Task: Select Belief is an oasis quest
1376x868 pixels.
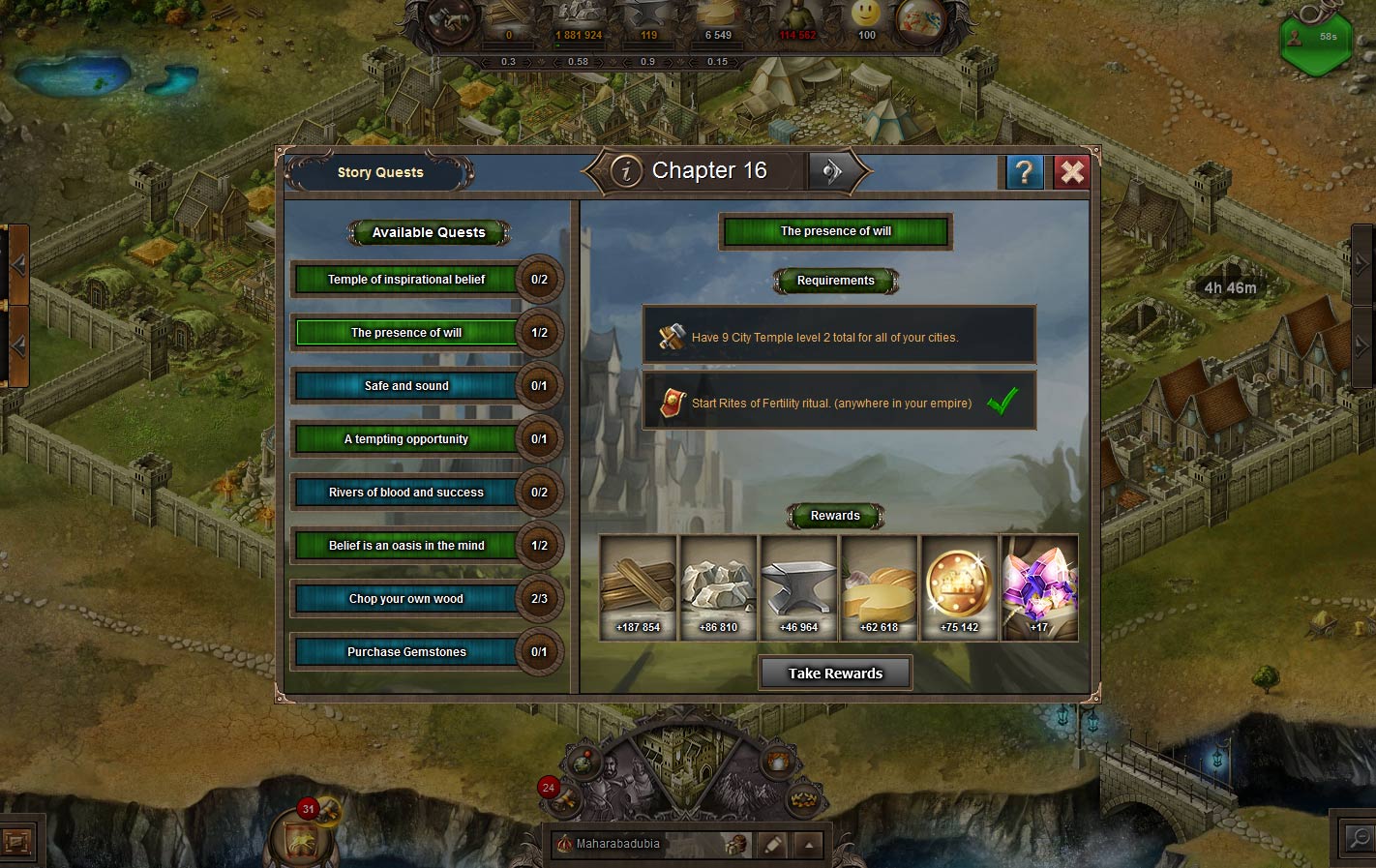Action: (x=406, y=546)
